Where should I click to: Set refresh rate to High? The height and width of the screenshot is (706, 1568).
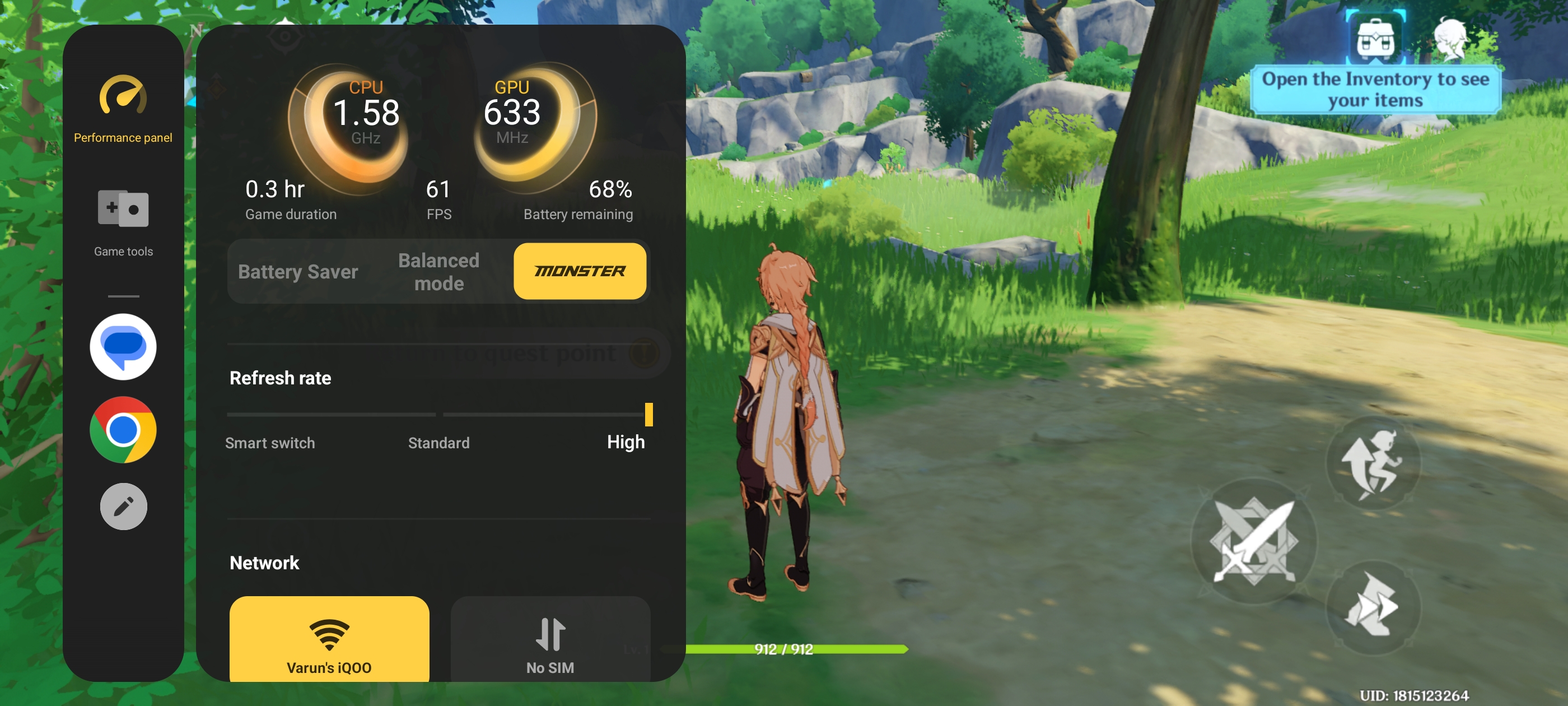click(626, 441)
